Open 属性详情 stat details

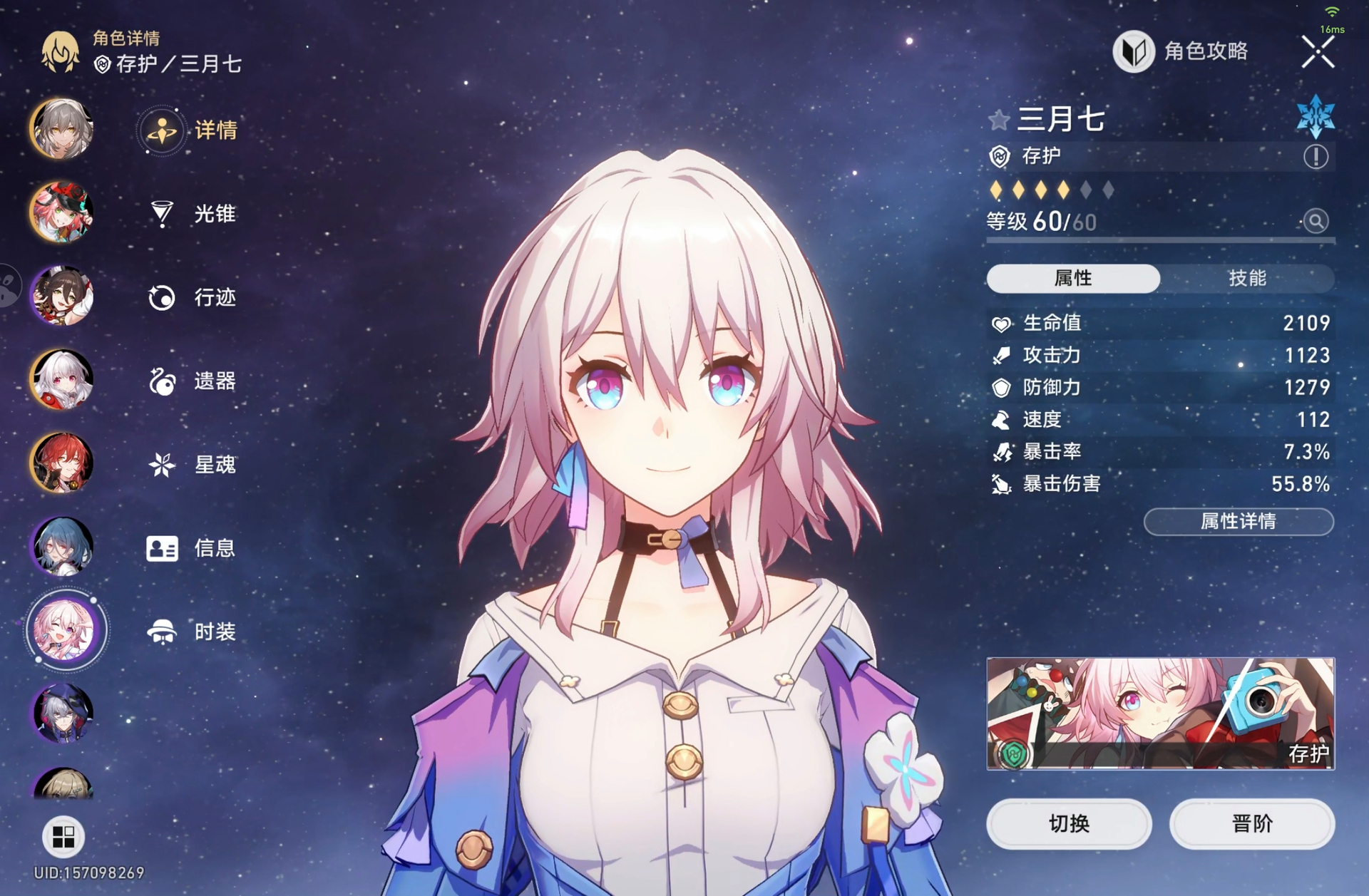click(x=1239, y=522)
